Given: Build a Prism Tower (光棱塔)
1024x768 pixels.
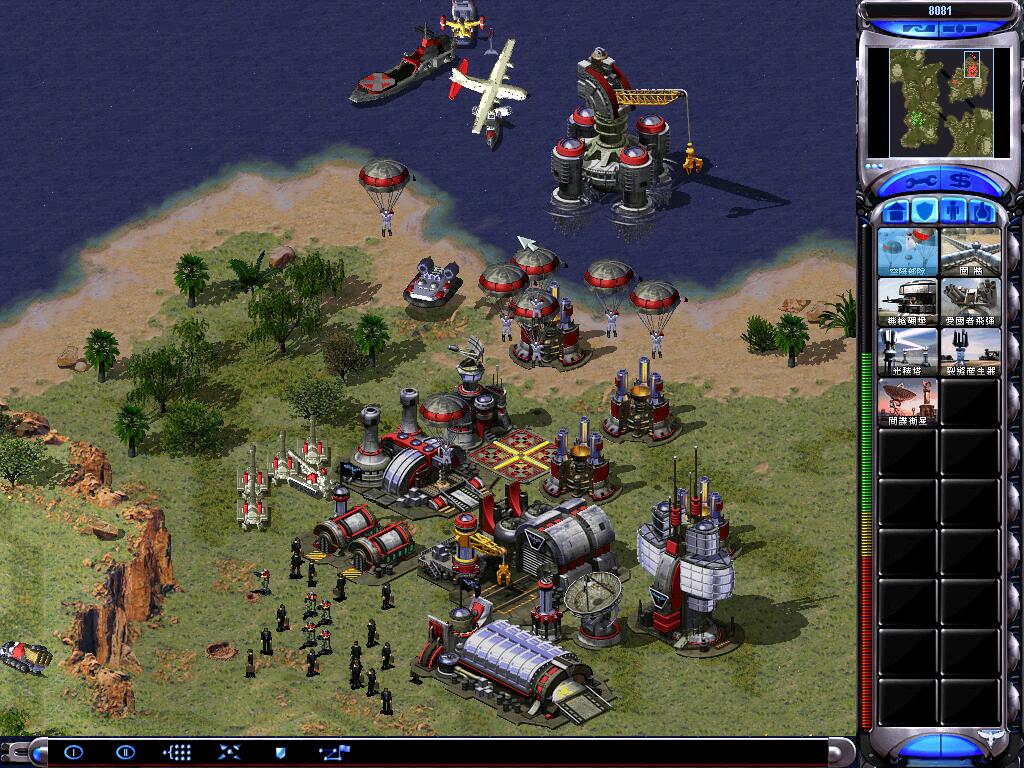Looking at the screenshot, I should tap(907, 352).
